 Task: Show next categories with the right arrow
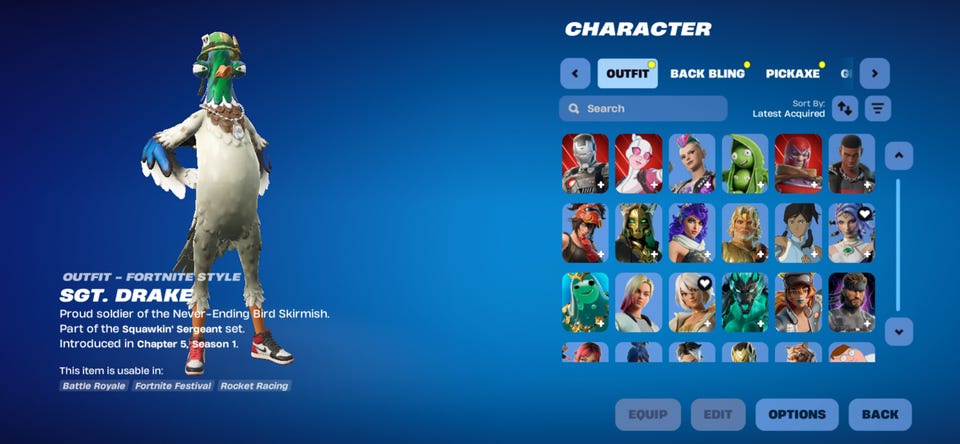(x=875, y=73)
